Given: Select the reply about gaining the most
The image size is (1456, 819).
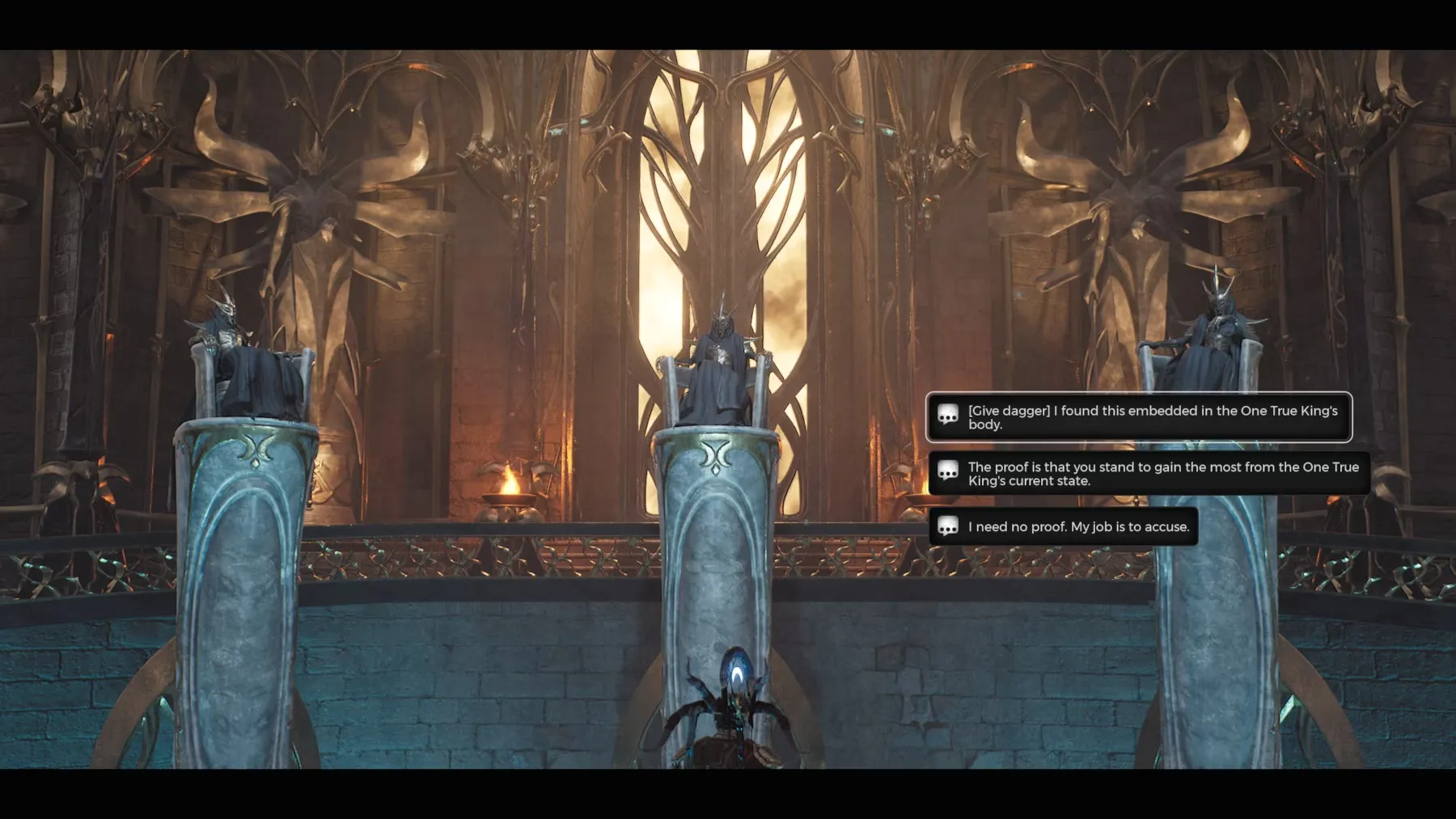Looking at the screenshot, I should [x=1149, y=474].
